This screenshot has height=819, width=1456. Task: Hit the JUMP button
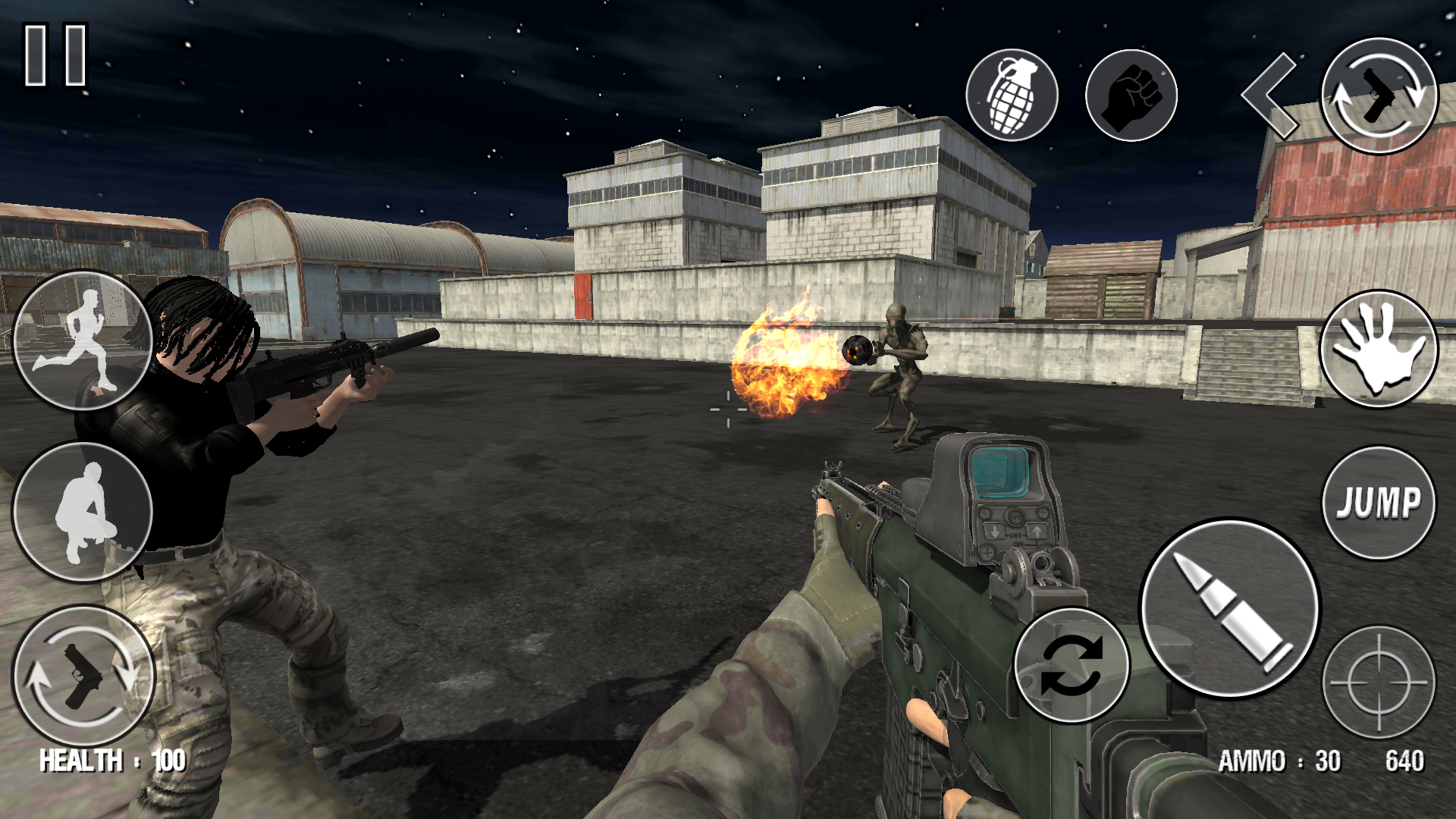[1379, 503]
